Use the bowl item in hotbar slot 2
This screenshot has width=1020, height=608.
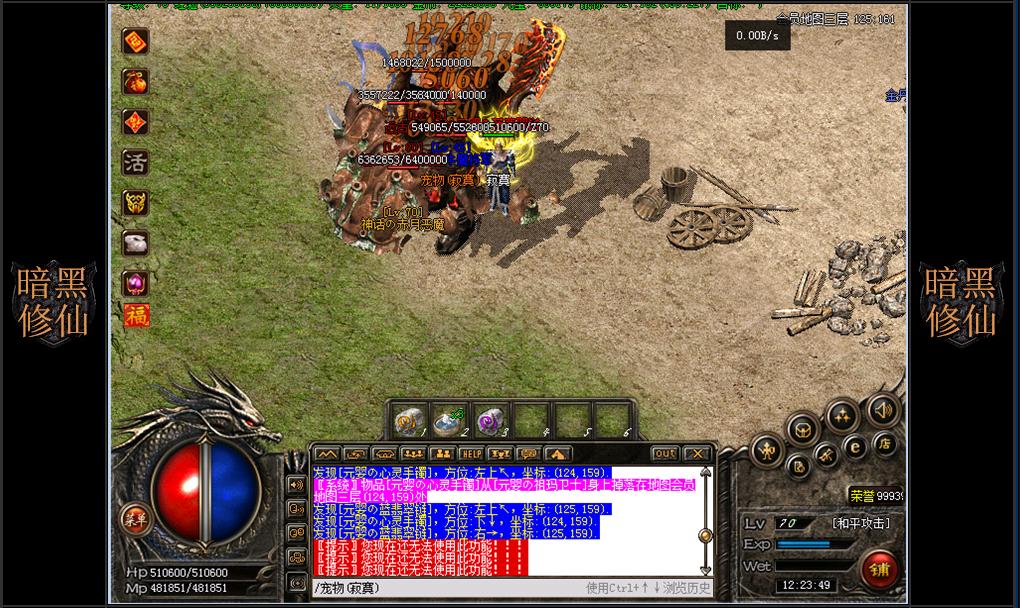[447, 421]
